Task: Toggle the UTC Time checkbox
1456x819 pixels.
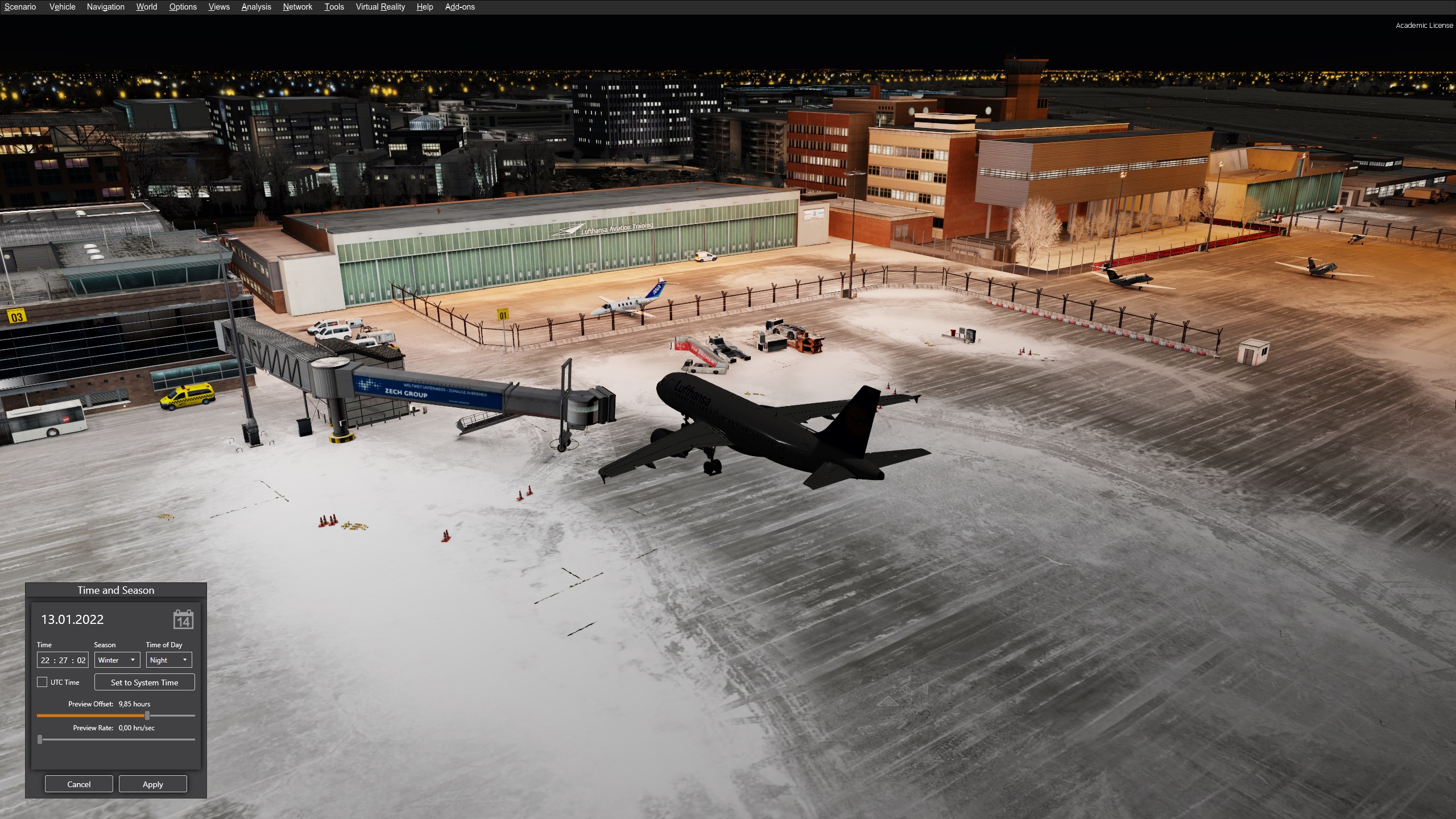Action: coord(42,682)
